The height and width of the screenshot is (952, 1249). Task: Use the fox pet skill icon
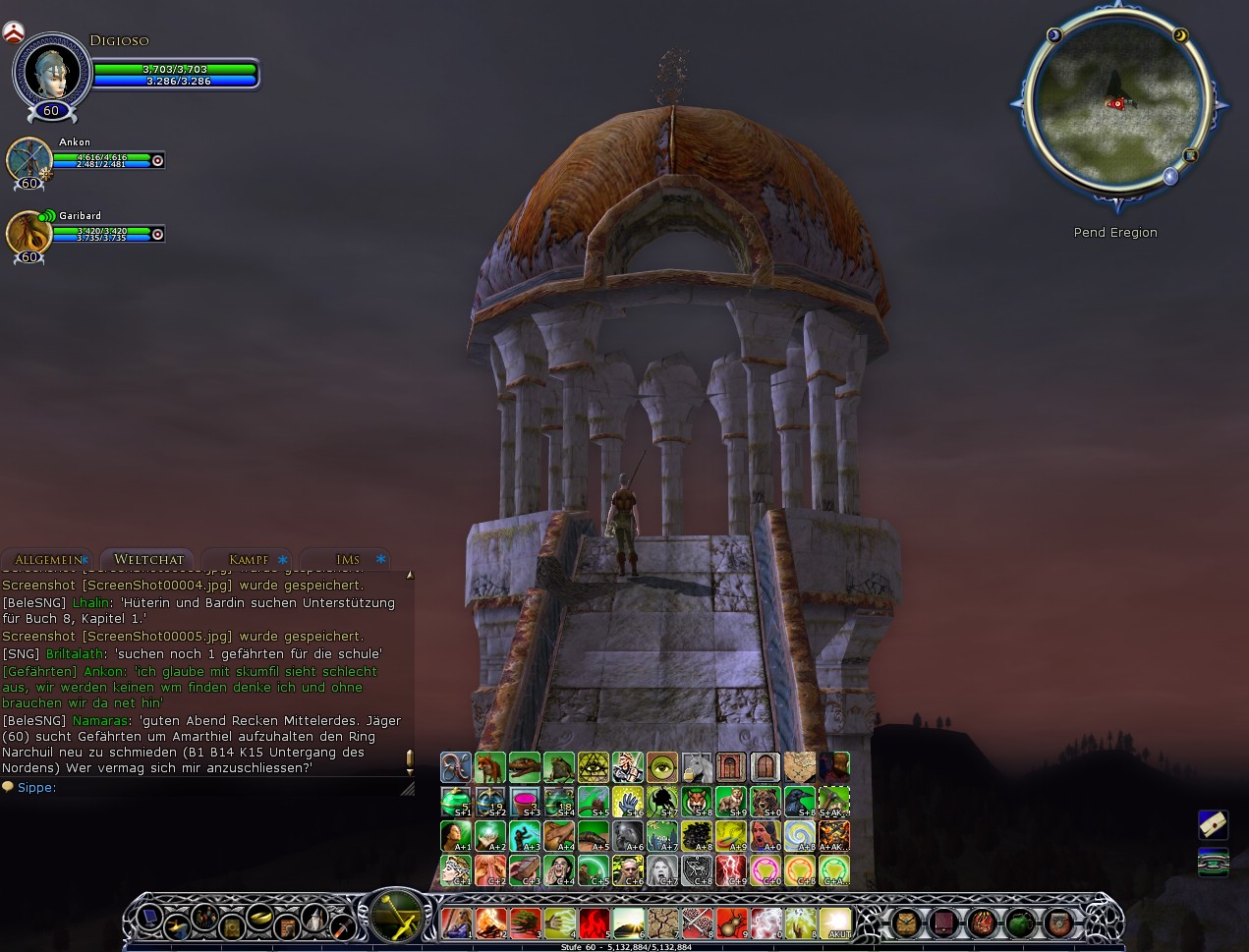(490, 767)
